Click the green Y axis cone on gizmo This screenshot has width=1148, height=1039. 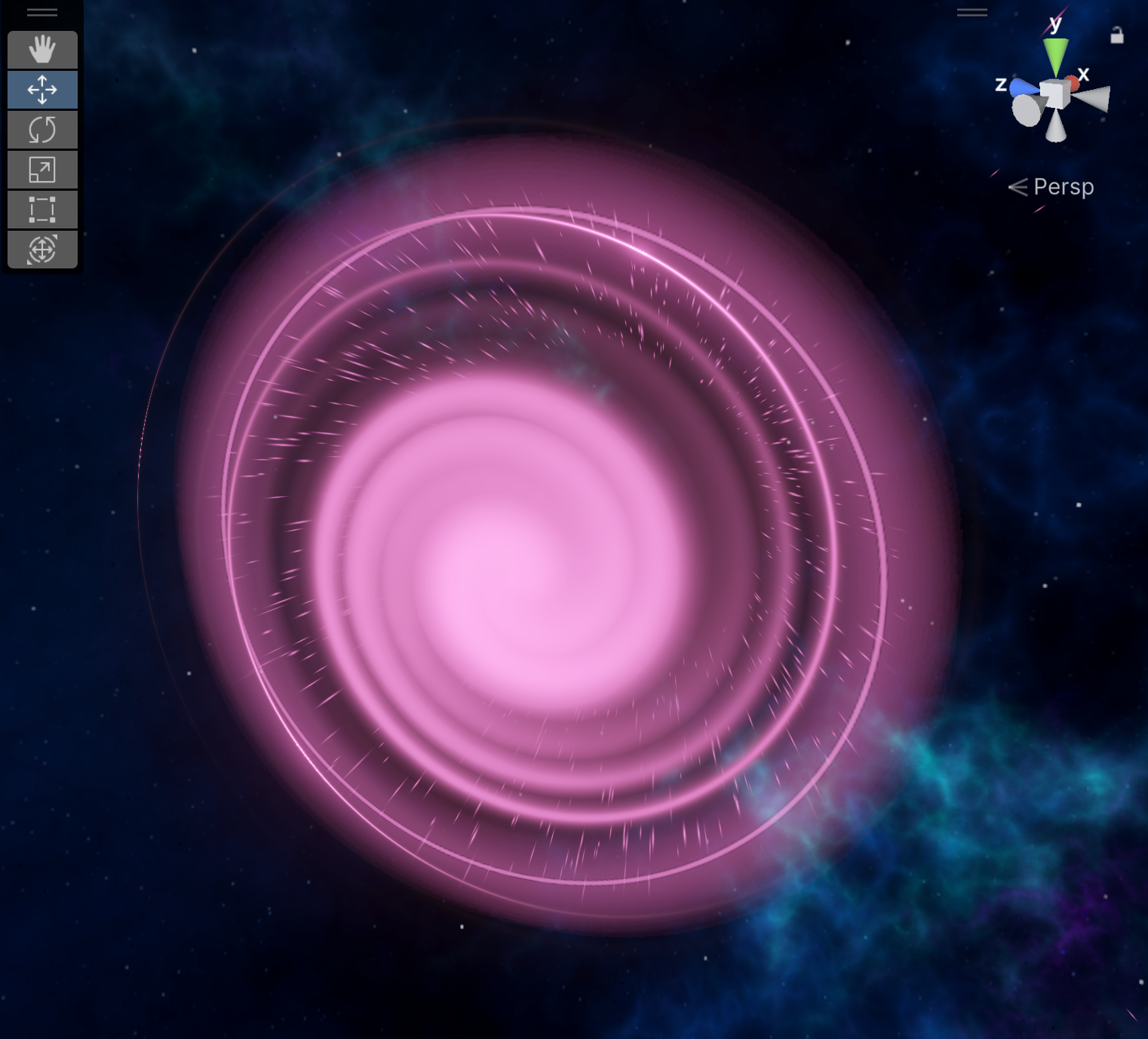[x=1056, y=57]
